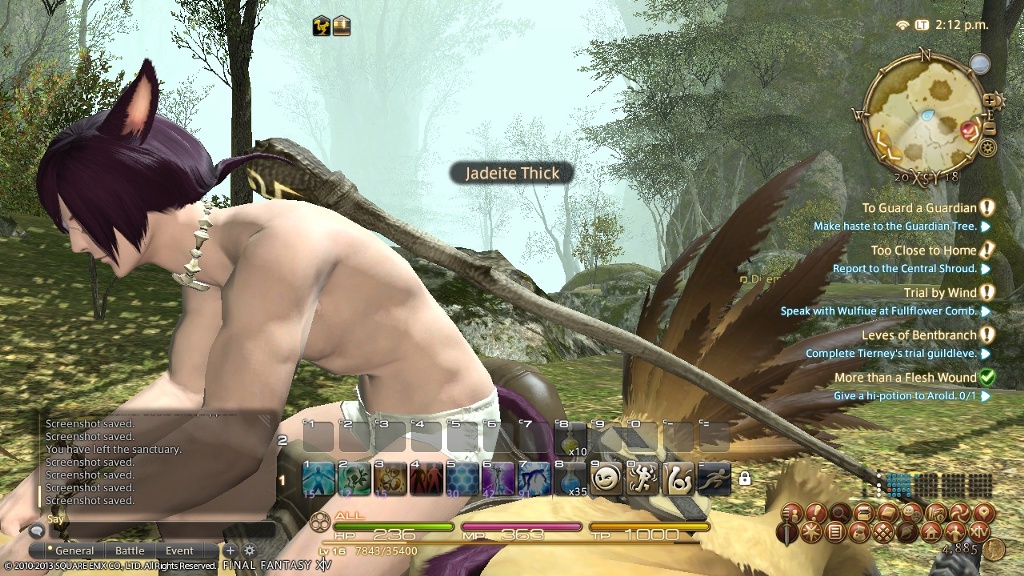This screenshot has height=576, width=1024.
Task: Switch to the General chat tab
Action: [x=75, y=550]
